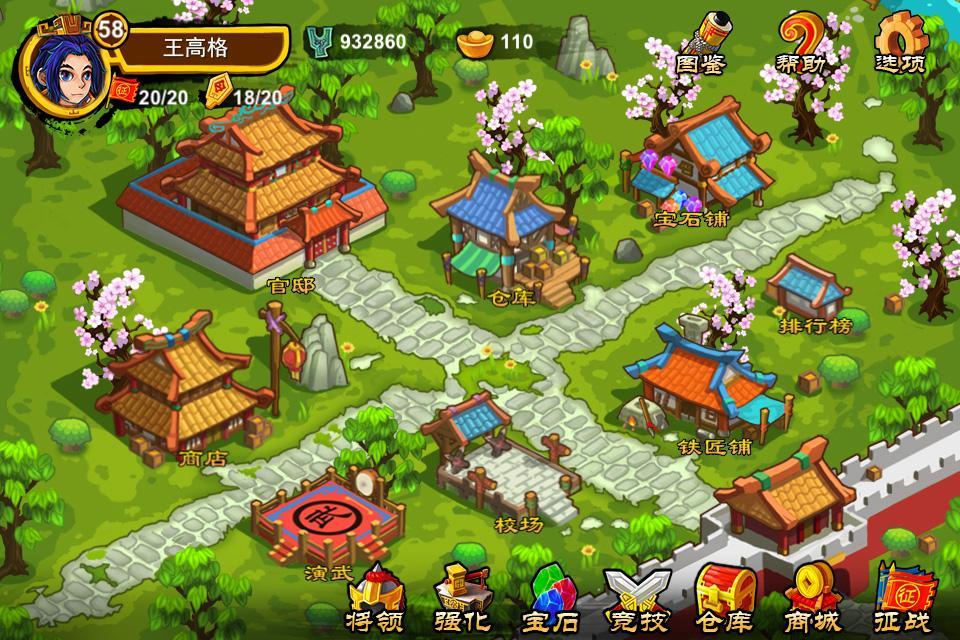Start the 征战 campaign

(x=901, y=600)
